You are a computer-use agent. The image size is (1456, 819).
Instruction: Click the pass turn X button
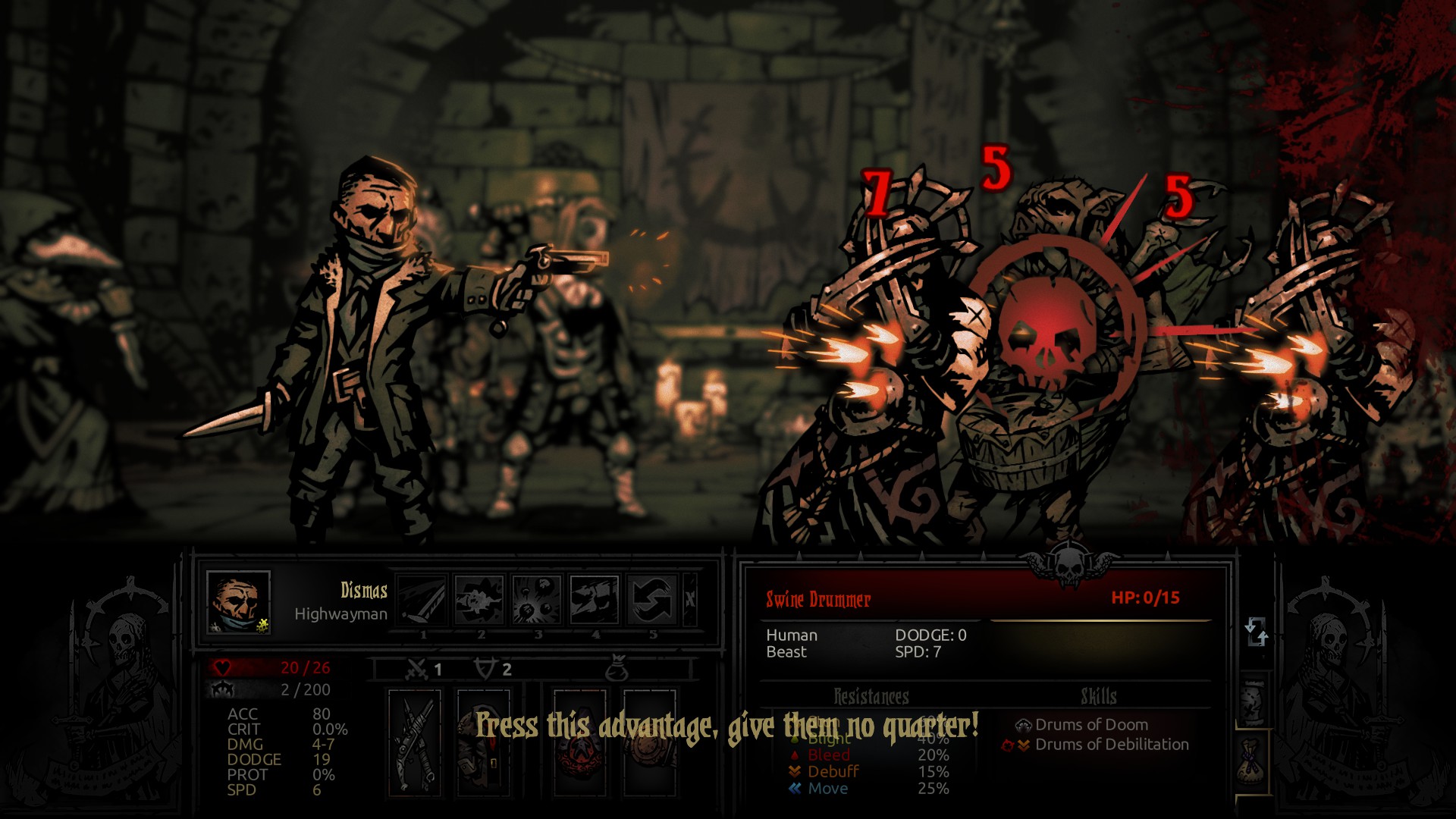click(x=690, y=600)
